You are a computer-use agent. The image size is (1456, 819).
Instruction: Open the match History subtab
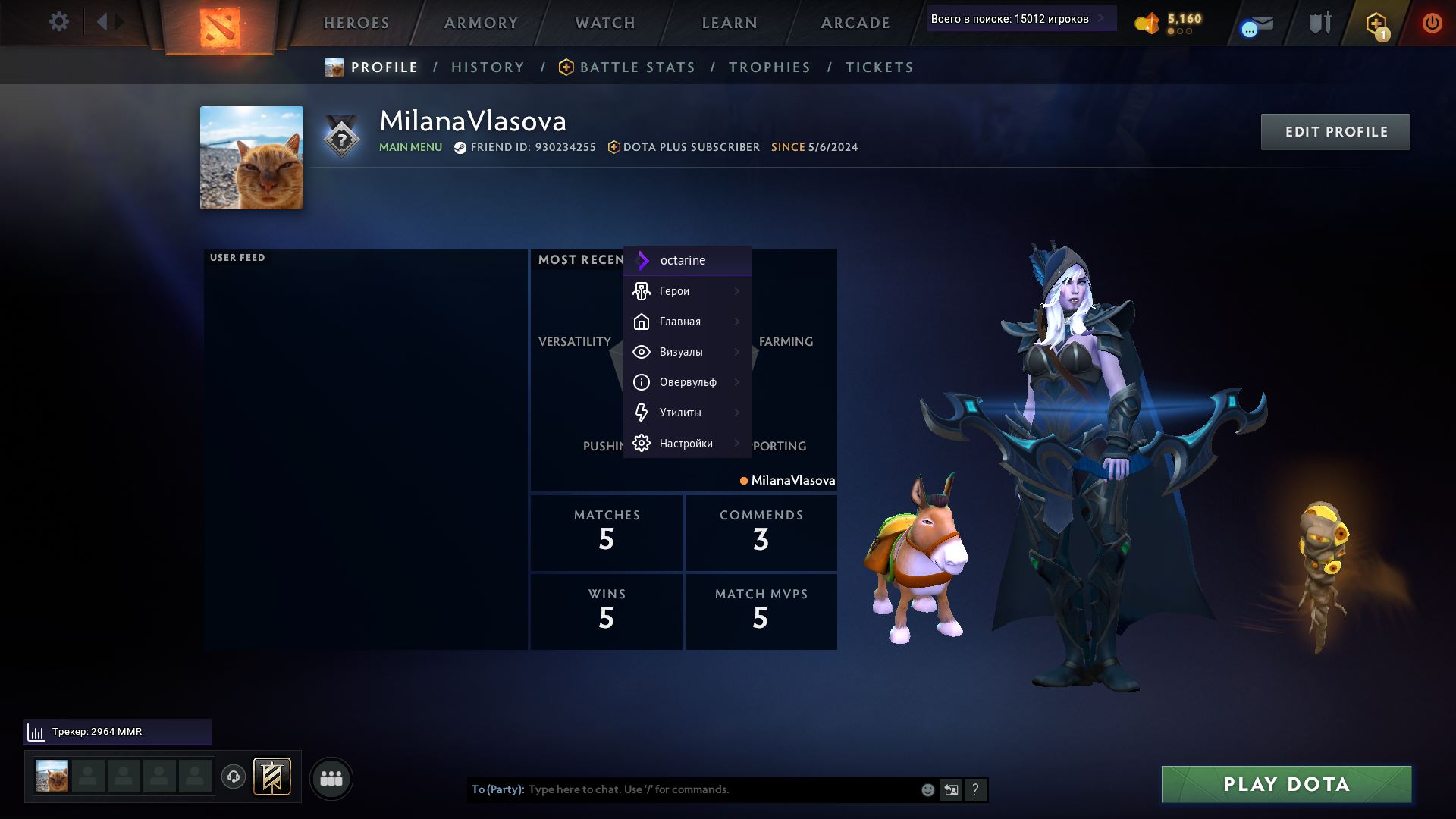click(488, 67)
